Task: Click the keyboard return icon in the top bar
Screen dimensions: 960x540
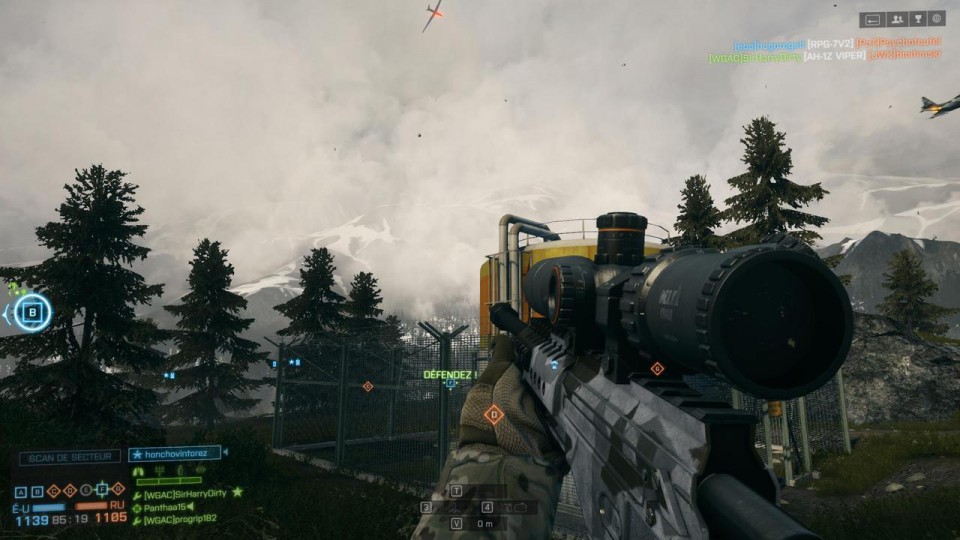Action: [872, 18]
